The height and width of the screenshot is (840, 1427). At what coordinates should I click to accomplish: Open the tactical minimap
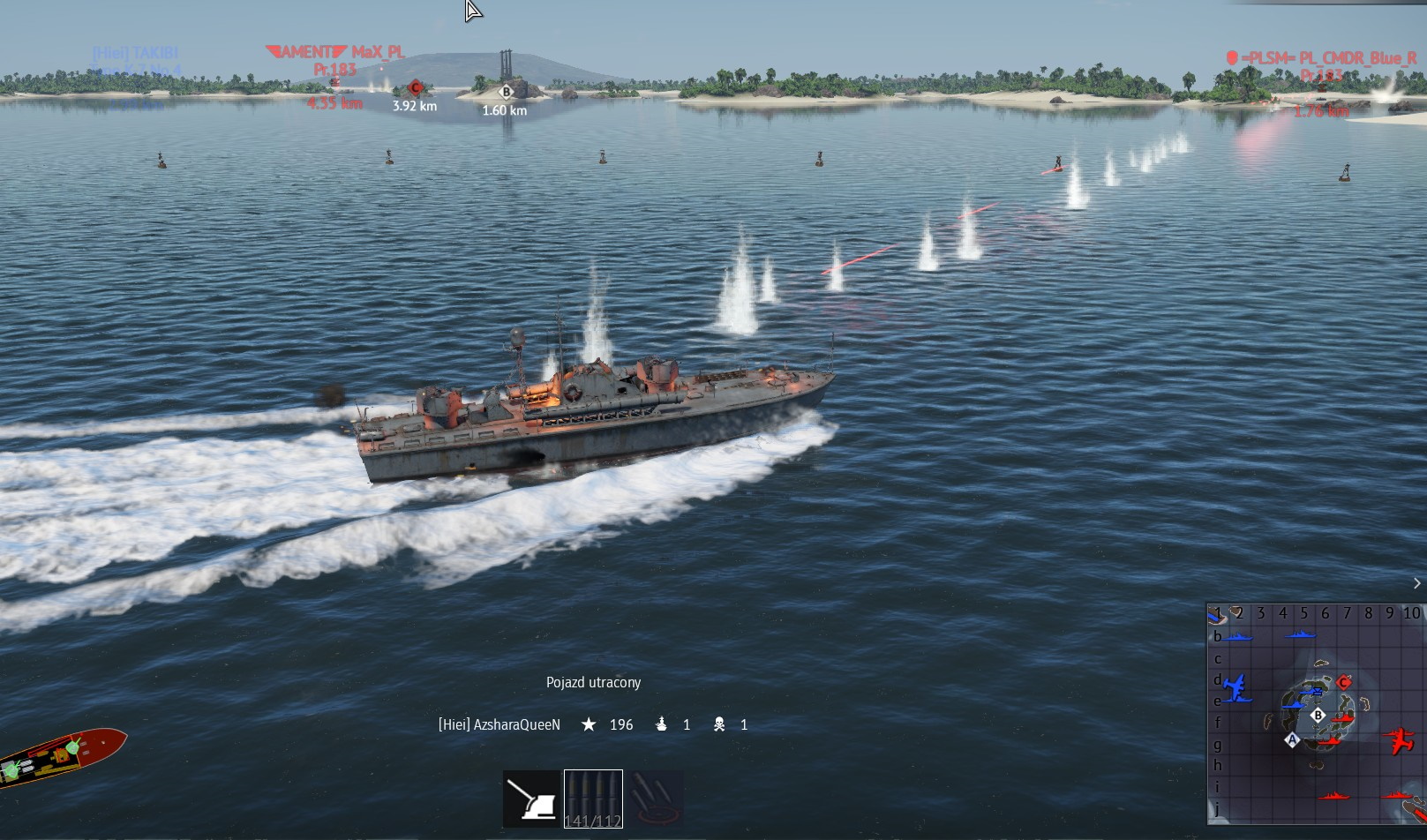click(x=1315, y=714)
